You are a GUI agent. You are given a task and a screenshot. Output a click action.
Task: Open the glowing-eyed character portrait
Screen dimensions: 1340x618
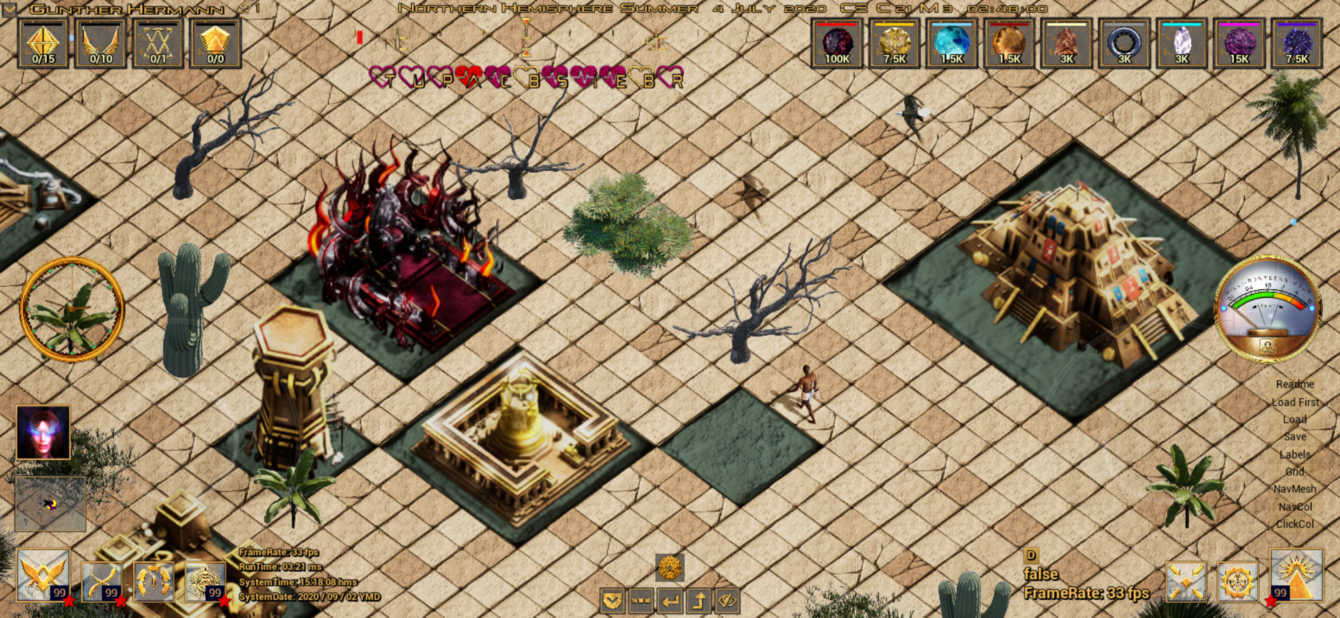click(x=43, y=432)
